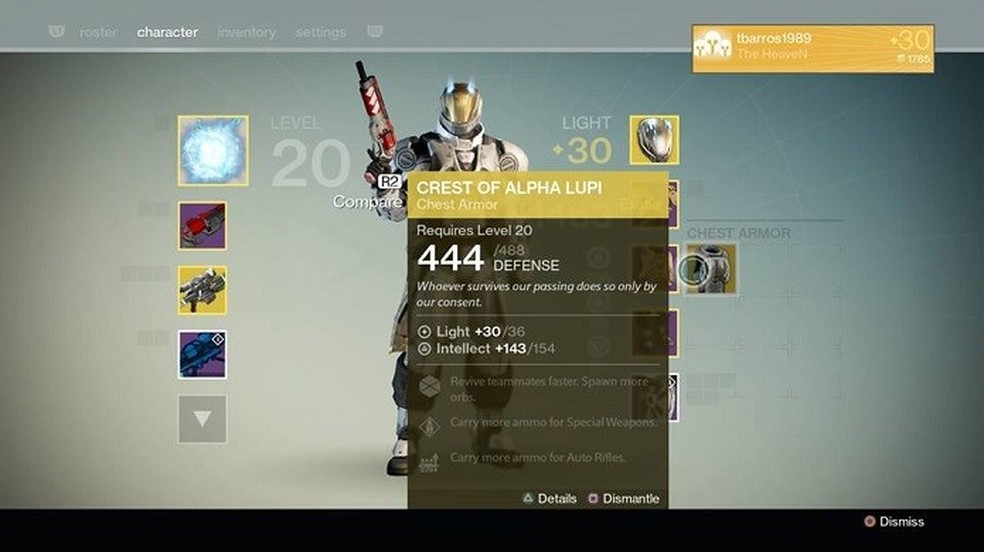The width and height of the screenshot is (984, 552).
Task: Select the Crest of Alpha Lupi chest armor icon
Action: [x=711, y=269]
